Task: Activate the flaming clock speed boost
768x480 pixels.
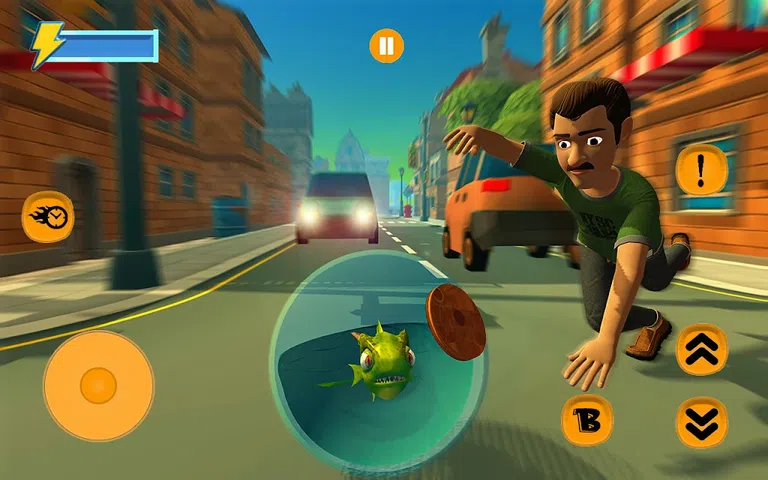Action: 48,216
